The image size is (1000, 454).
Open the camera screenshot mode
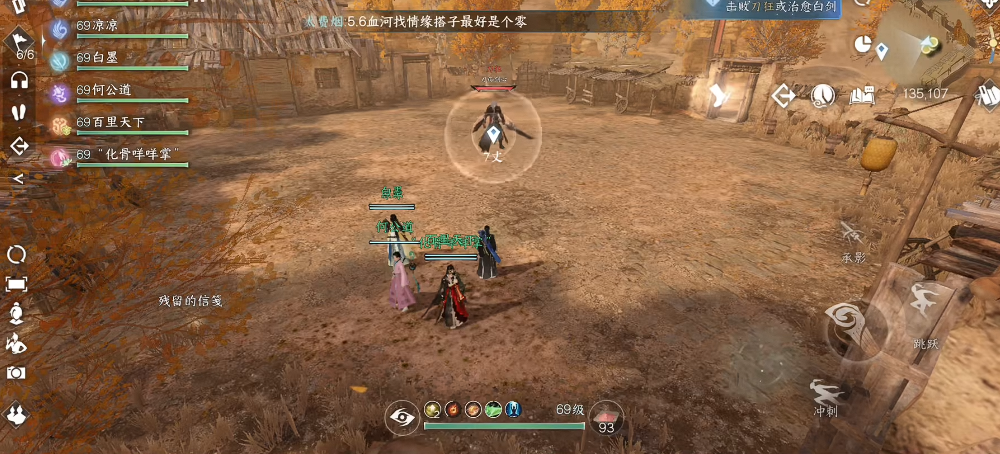[x=17, y=372]
